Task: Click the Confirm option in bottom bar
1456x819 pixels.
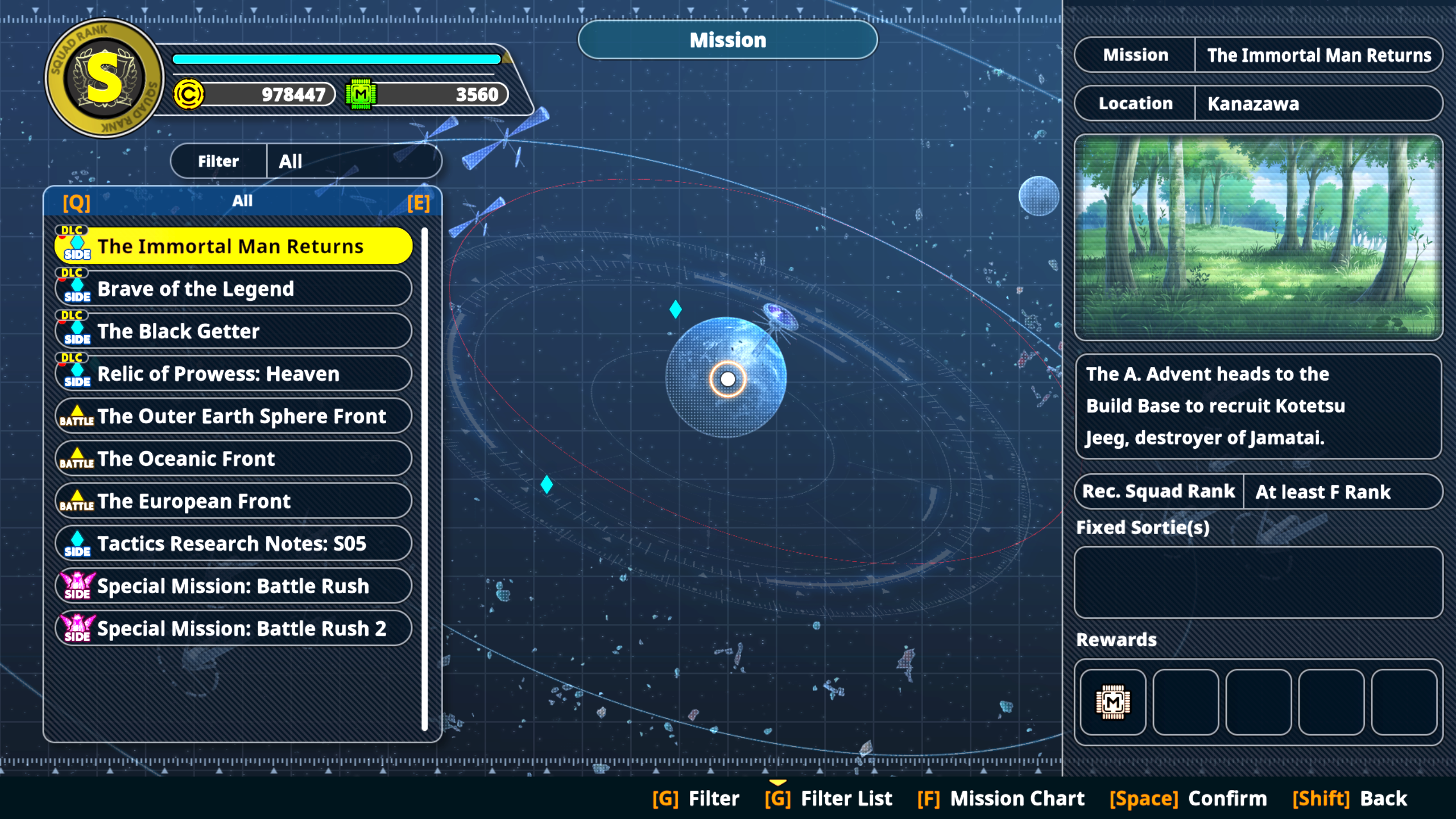Action: [x=1189, y=799]
